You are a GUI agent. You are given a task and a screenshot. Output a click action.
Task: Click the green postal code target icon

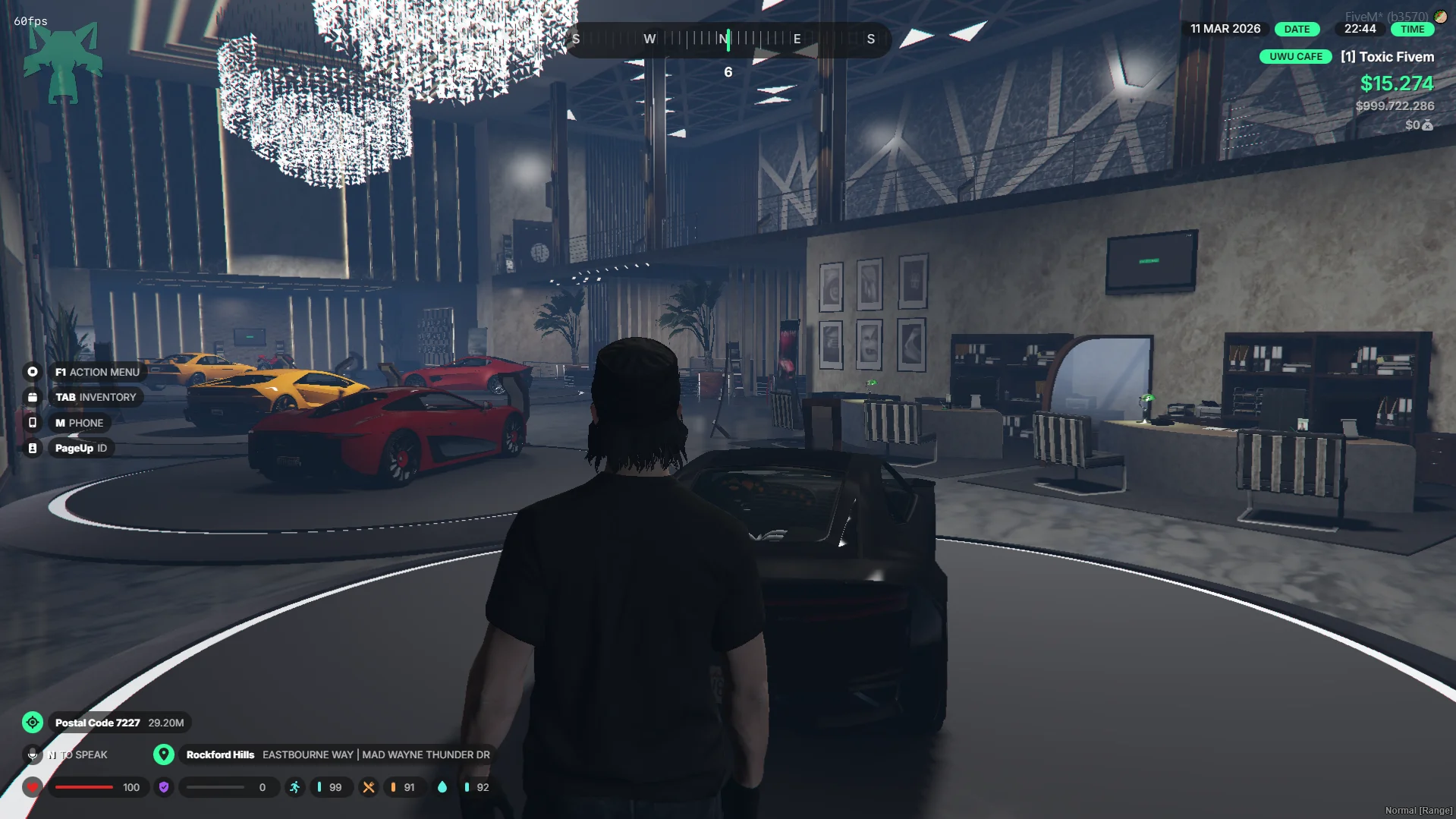coord(33,723)
